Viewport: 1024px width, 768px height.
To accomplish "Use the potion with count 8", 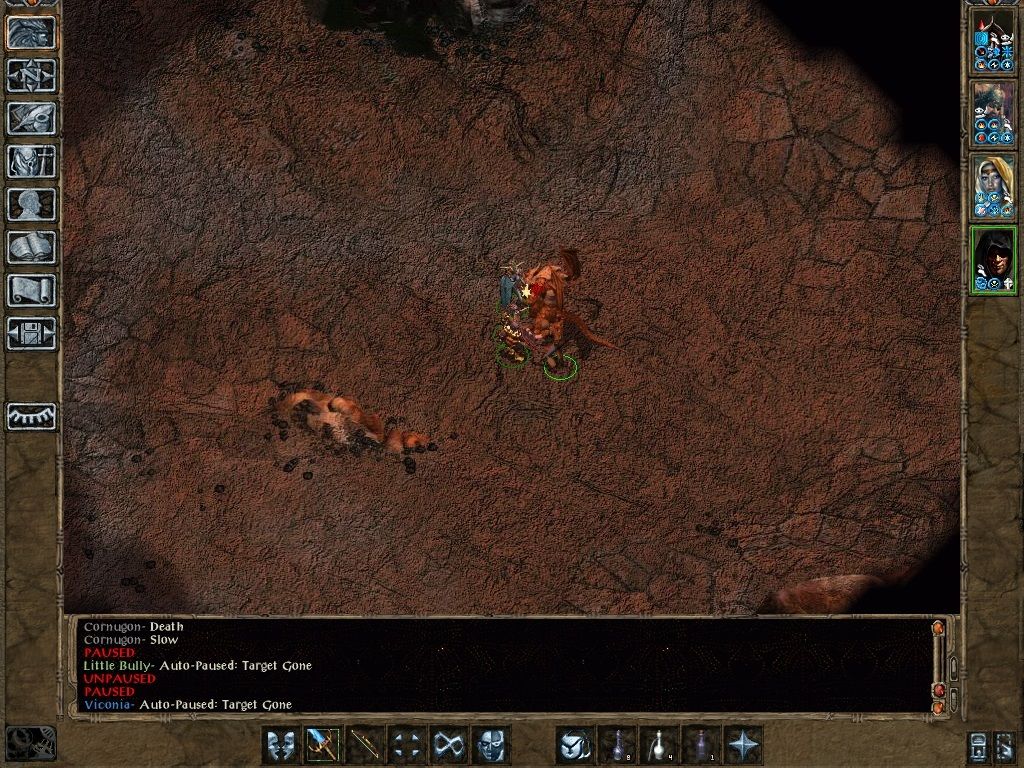I will [x=618, y=745].
